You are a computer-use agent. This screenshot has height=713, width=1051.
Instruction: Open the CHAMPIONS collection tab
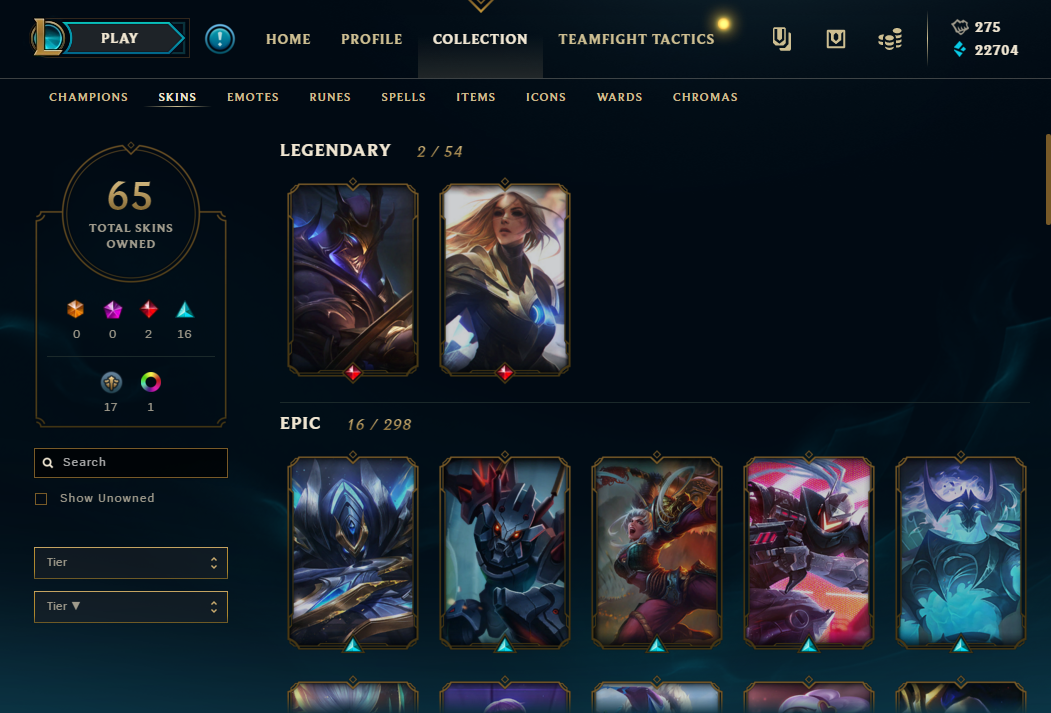tap(89, 97)
